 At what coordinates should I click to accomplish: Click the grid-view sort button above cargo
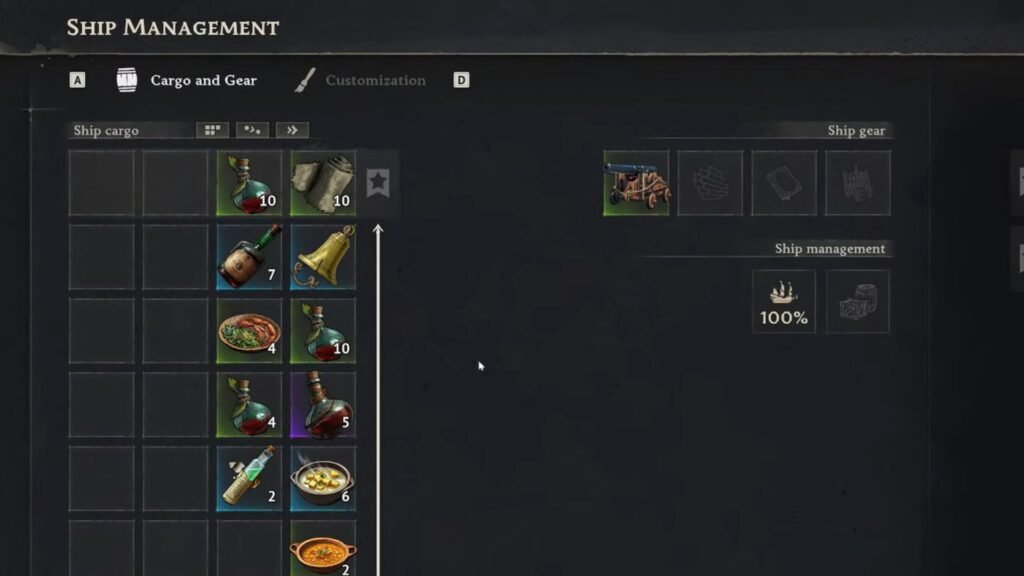(x=212, y=130)
